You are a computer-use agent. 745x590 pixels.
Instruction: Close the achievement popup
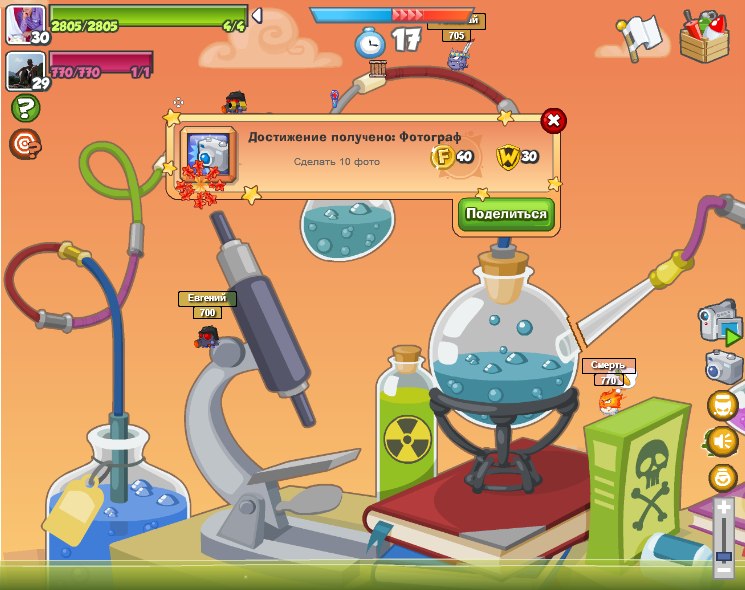click(553, 121)
